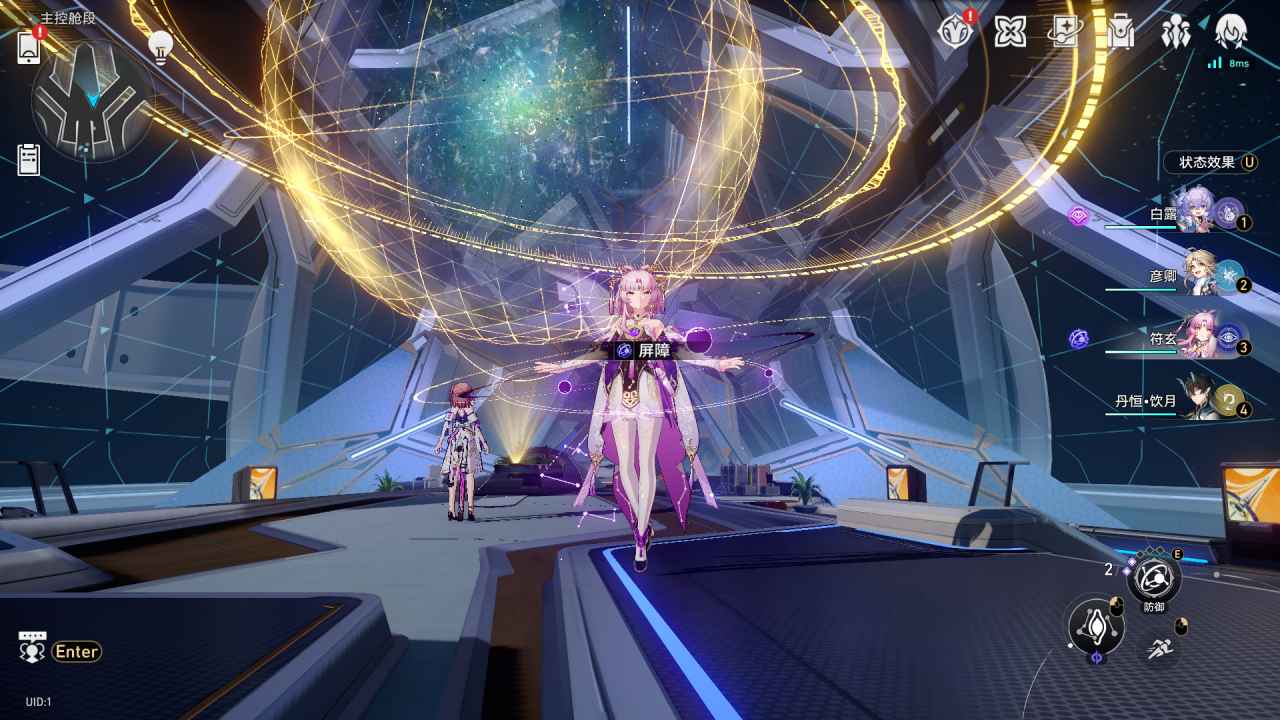Open the chat bubble icon

pos(33,649)
